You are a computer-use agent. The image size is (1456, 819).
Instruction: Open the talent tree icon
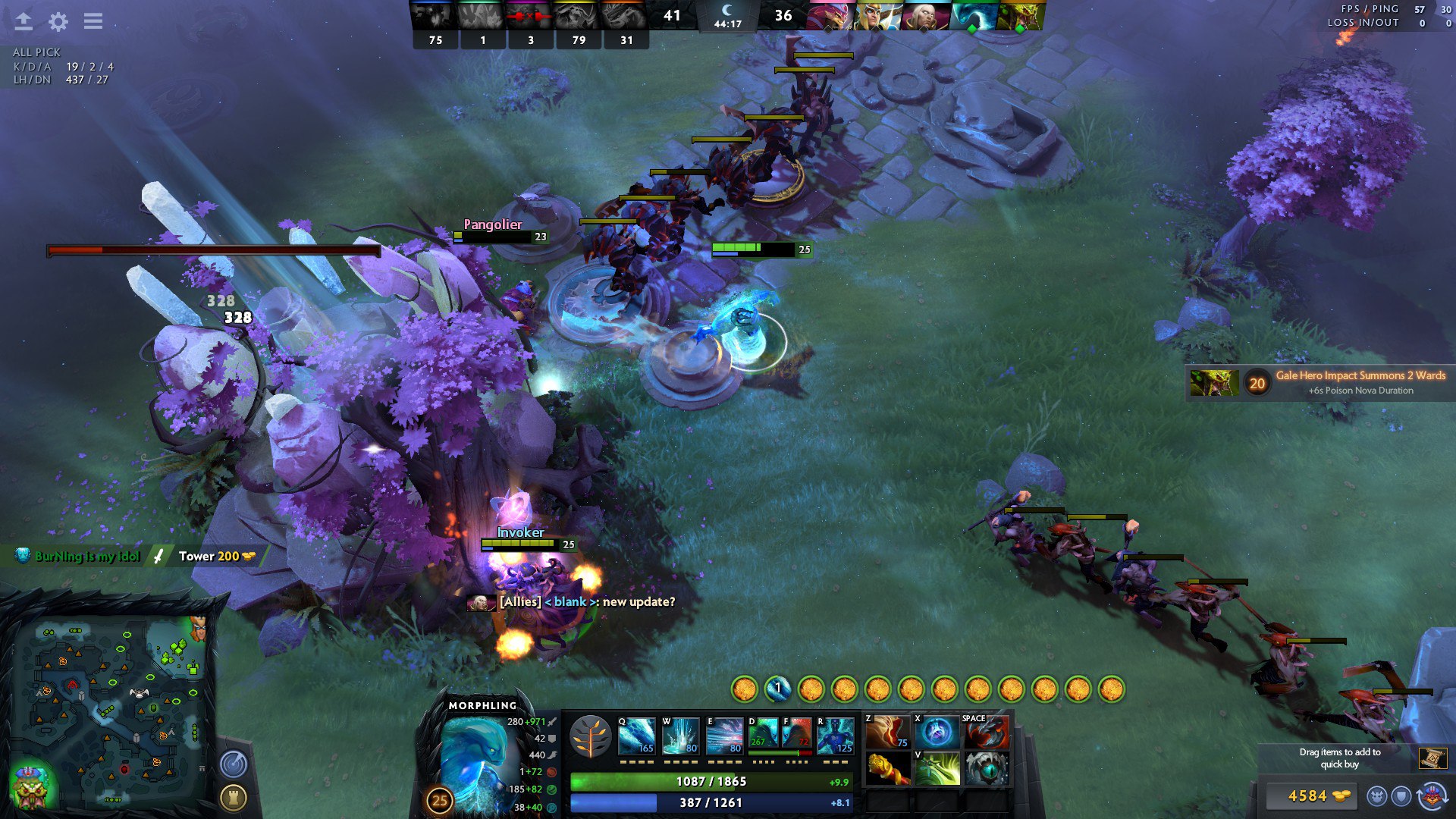point(590,736)
